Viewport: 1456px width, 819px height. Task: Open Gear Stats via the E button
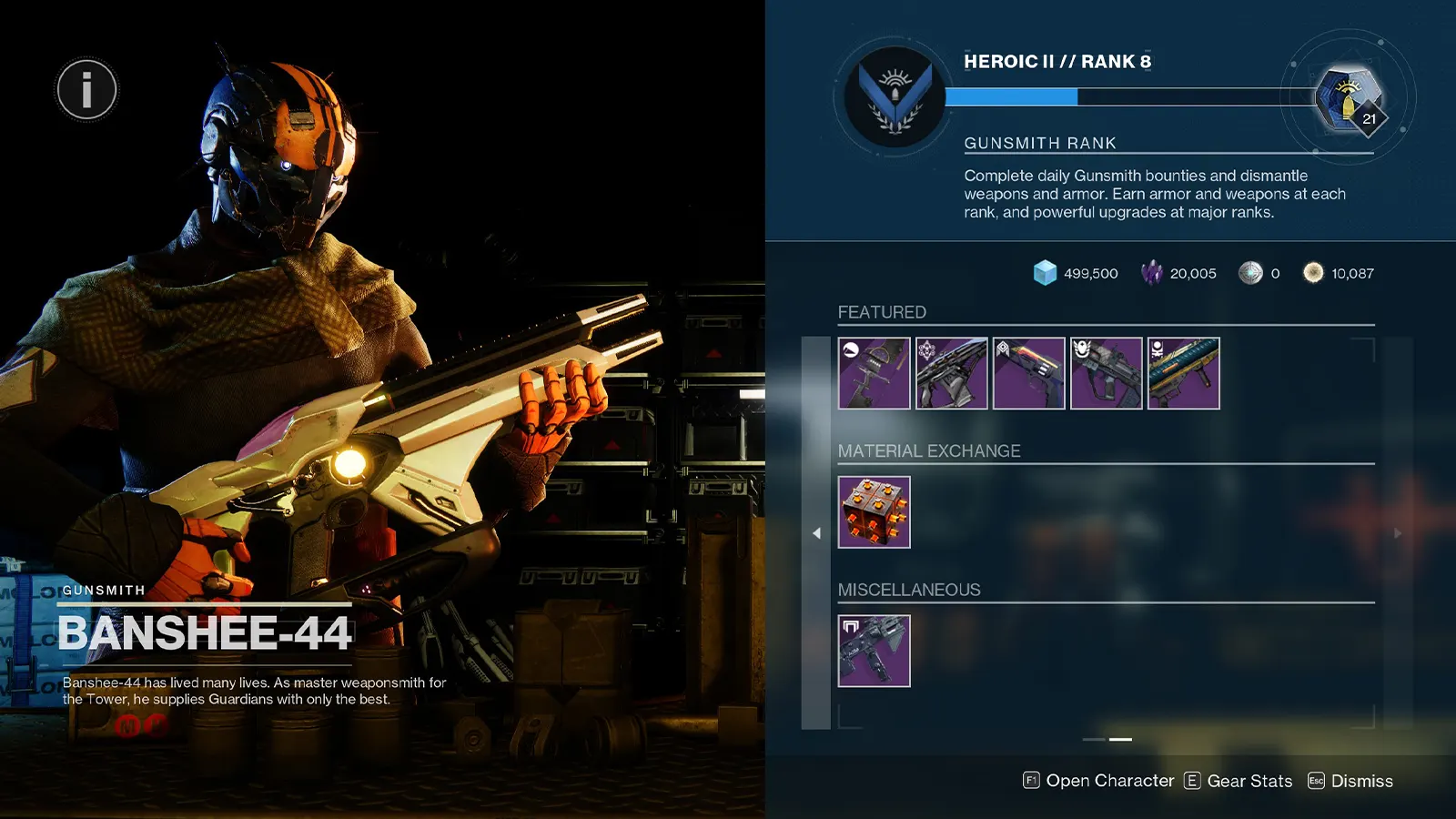tap(1192, 781)
